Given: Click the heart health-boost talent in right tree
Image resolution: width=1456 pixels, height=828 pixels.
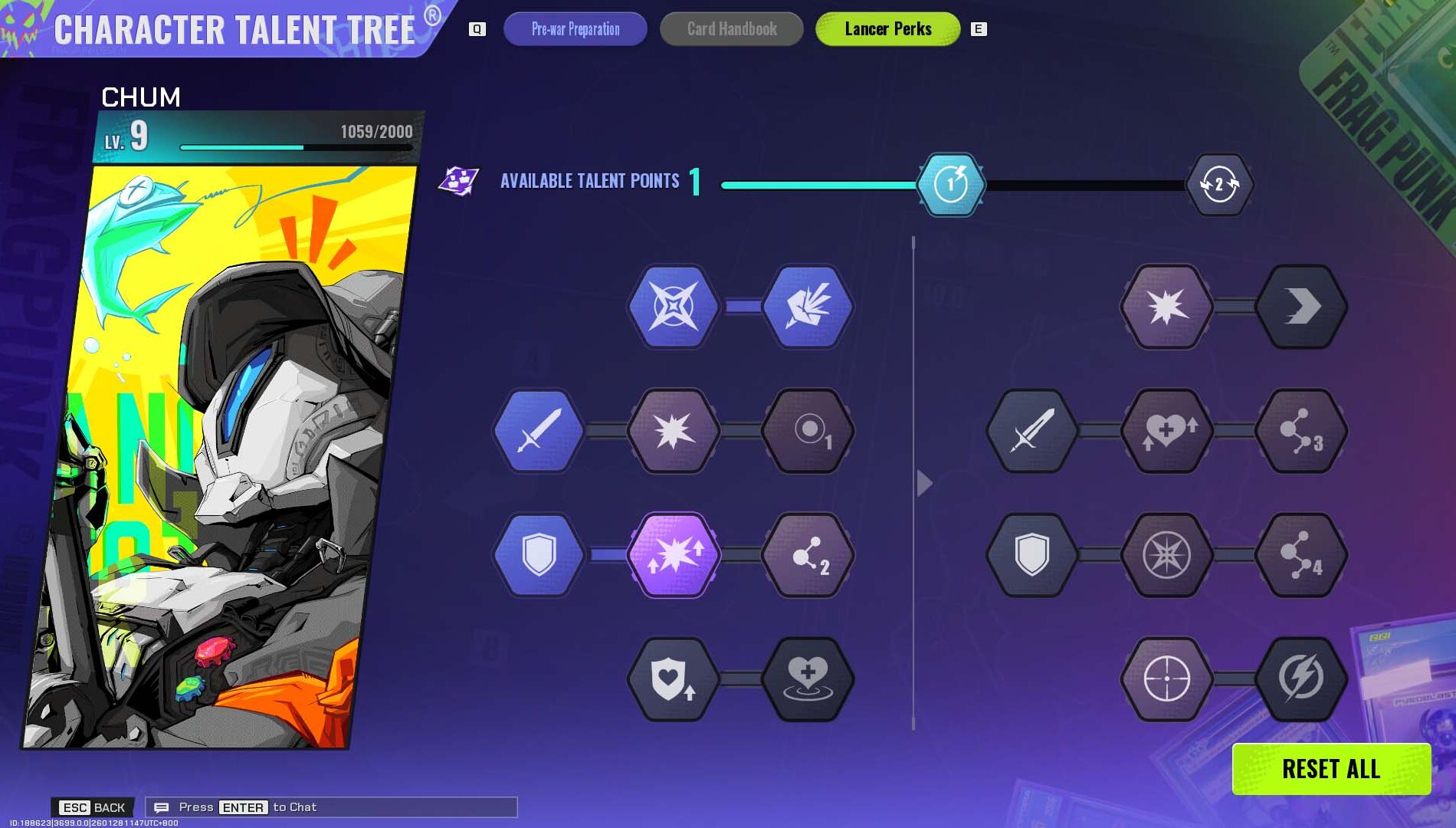Looking at the screenshot, I should point(1167,431).
